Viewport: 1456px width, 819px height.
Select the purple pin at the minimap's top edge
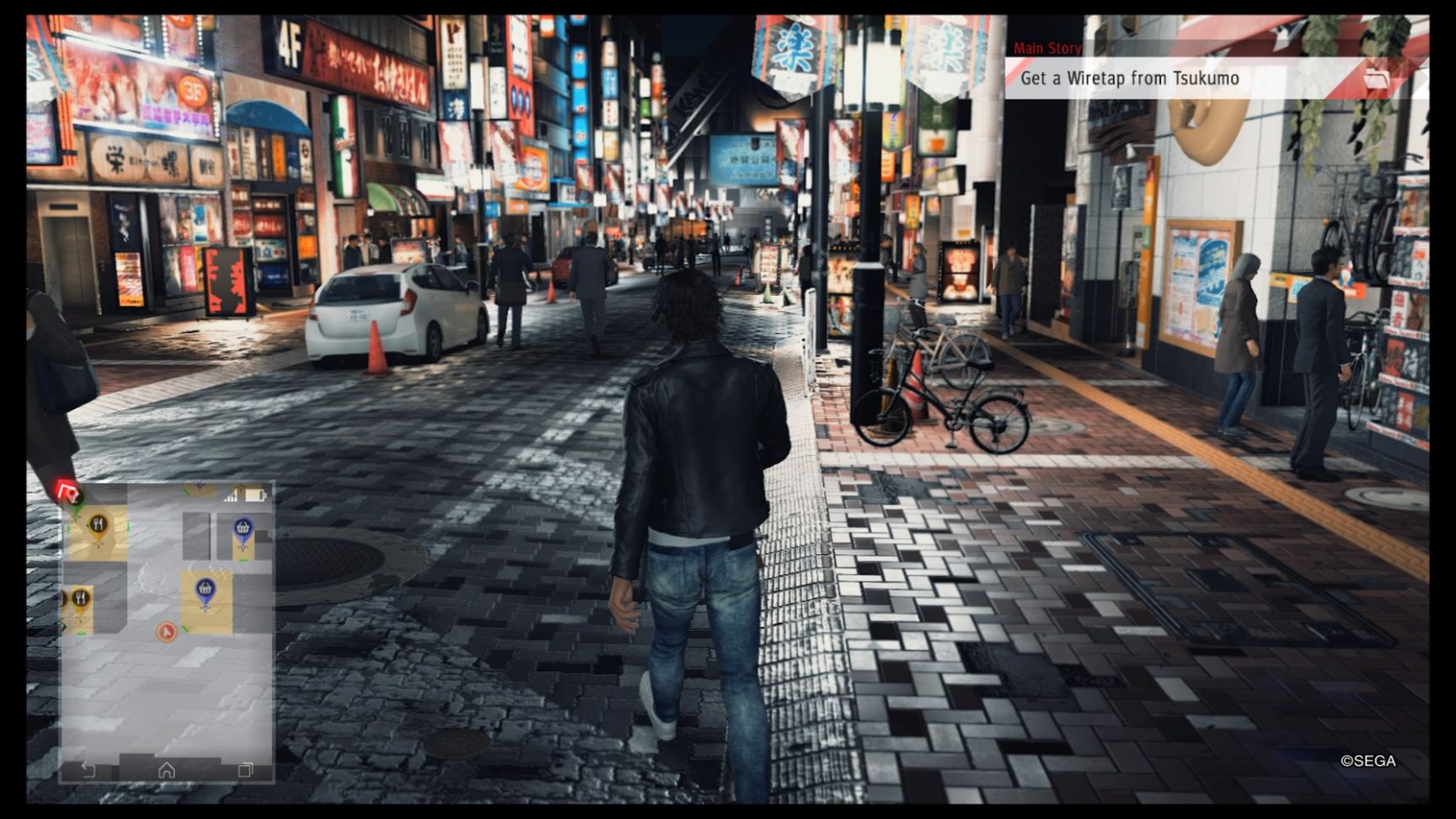(199, 485)
